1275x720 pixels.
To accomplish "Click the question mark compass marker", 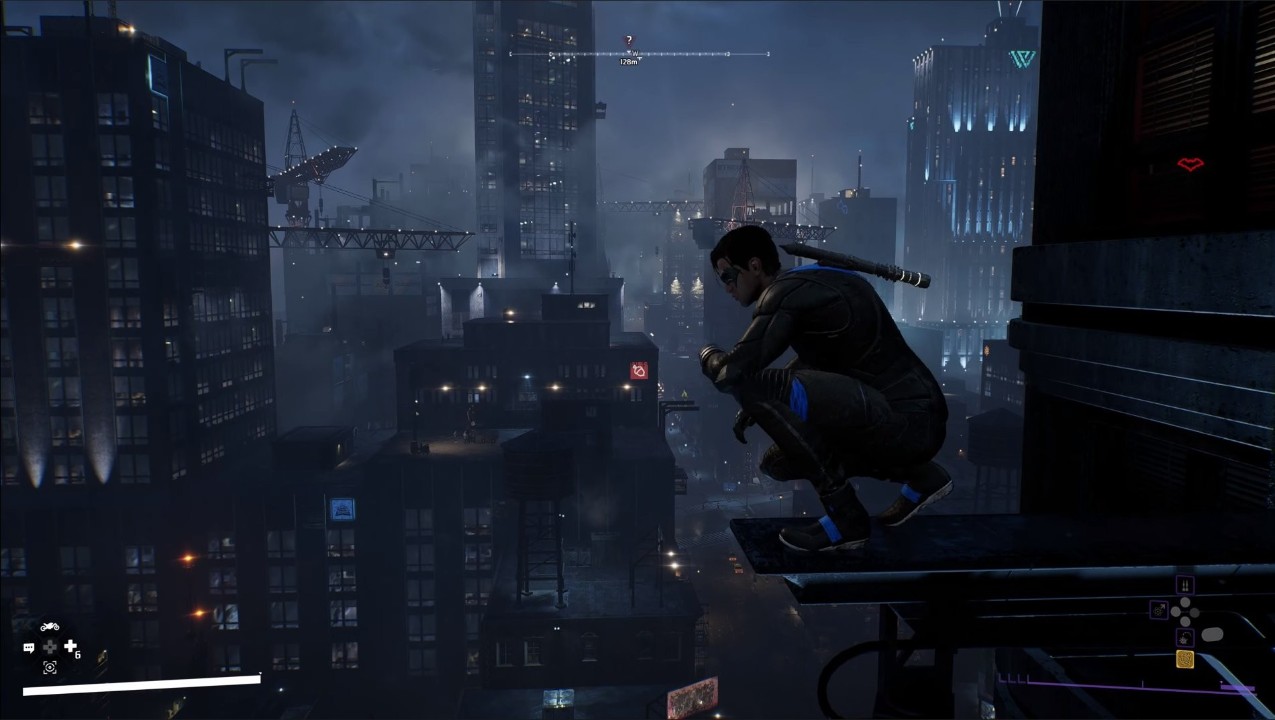I will pyautogui.click(x=629, y=41).
